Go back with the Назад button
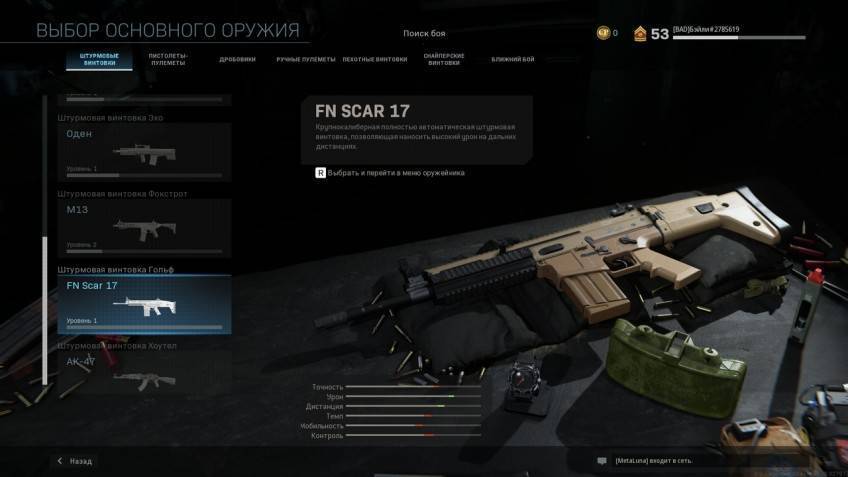The height and width of the screenshot is (477, 848). 75,461
